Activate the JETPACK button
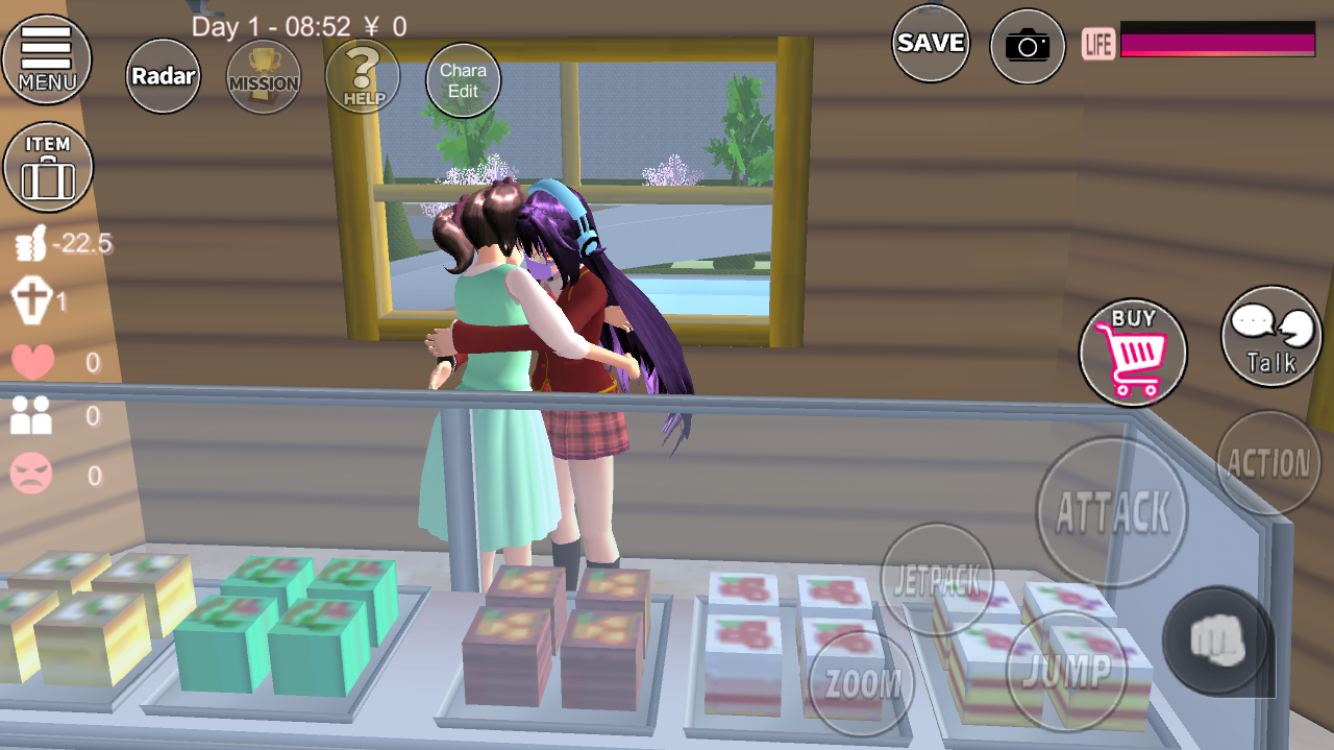The height and width of the screenshot is (750, 1334). (936, 578)
